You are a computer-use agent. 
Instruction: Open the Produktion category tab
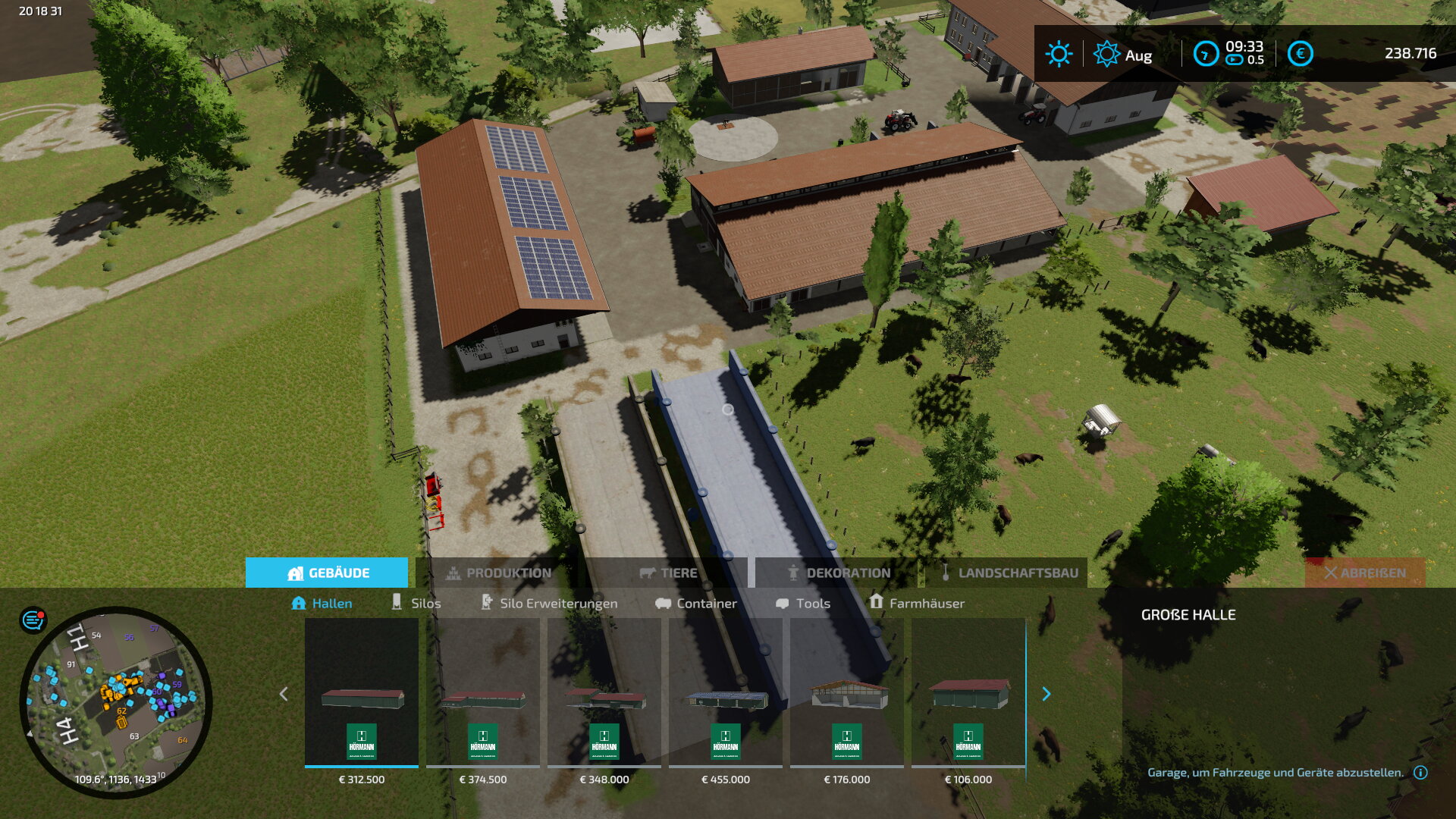[x=498, y=573]
